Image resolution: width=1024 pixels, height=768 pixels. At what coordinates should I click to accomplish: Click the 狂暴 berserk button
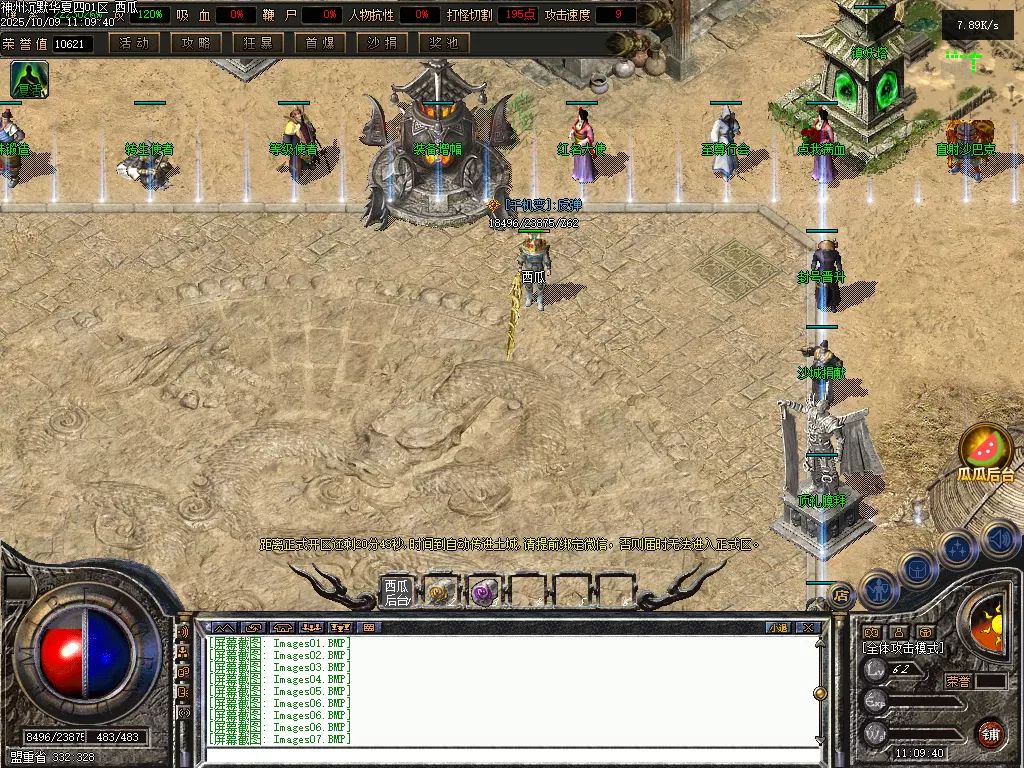(x=258, y=43)
